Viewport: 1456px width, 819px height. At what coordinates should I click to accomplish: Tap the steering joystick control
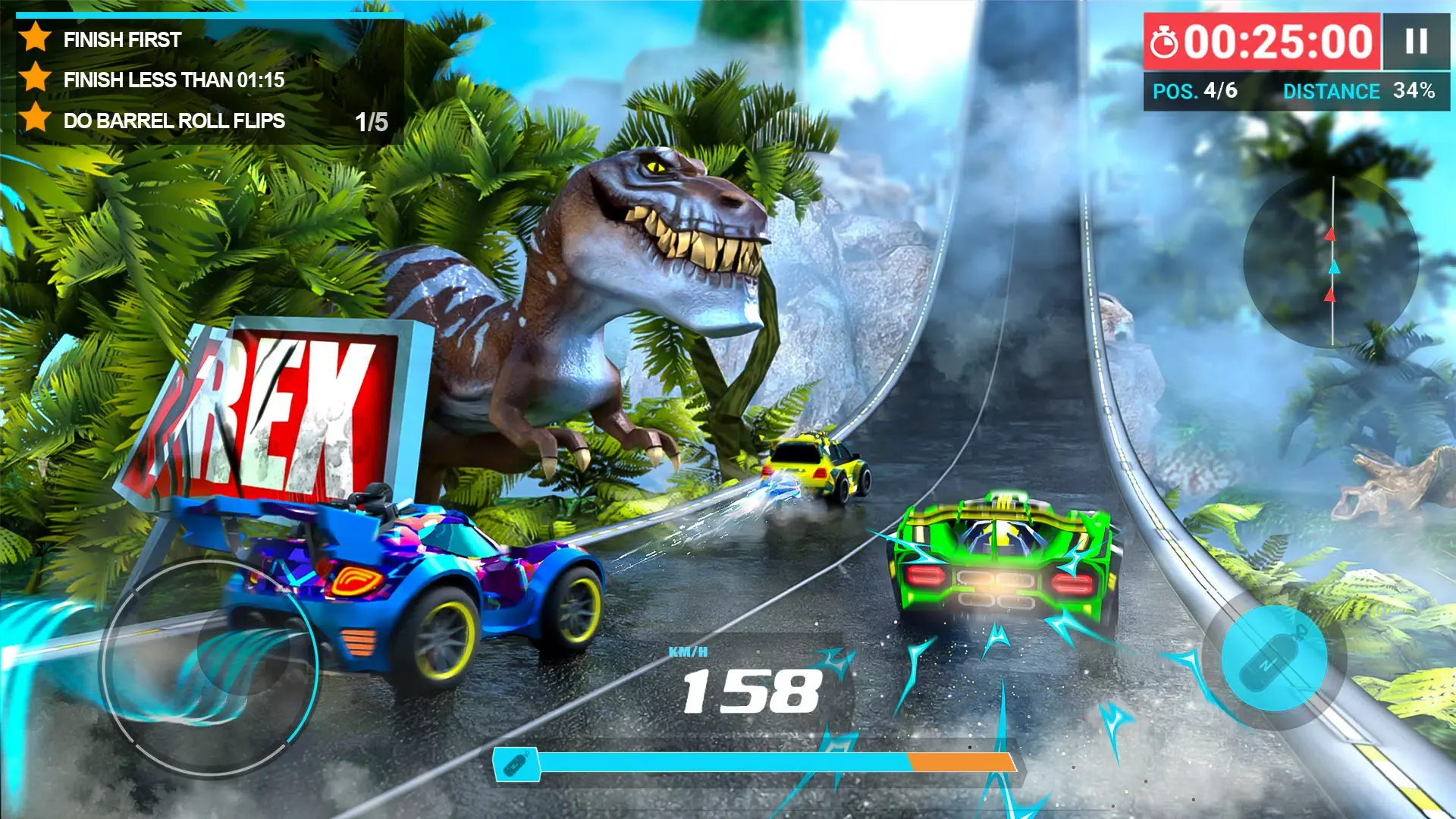click(x=209, y=666)
